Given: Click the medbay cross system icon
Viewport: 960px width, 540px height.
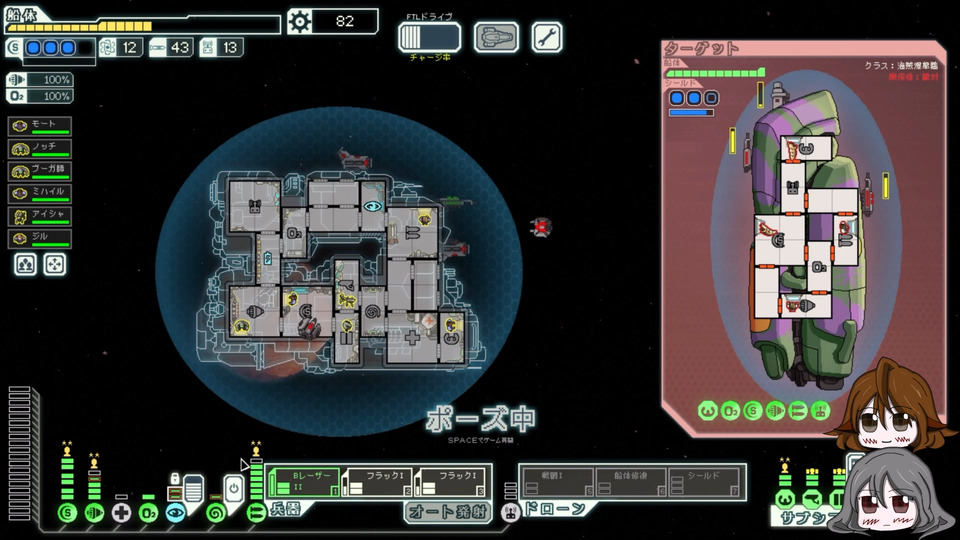Looking at the screenshot, I should pyautogui.click(x=121, y=513).
